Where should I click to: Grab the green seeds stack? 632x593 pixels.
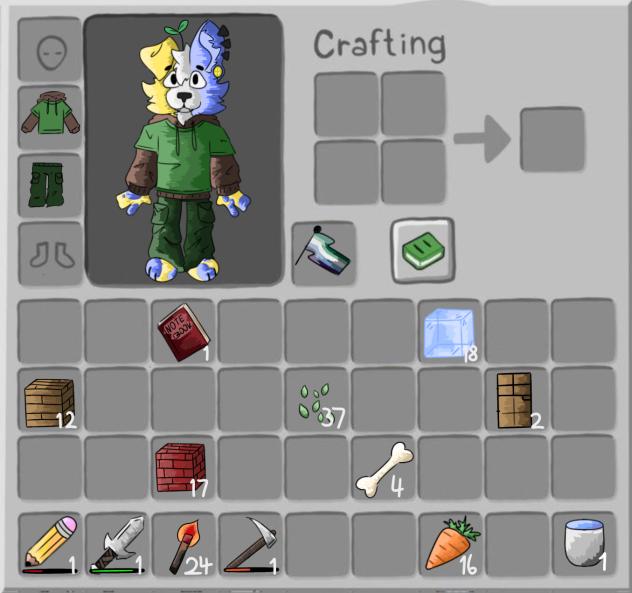316,401
